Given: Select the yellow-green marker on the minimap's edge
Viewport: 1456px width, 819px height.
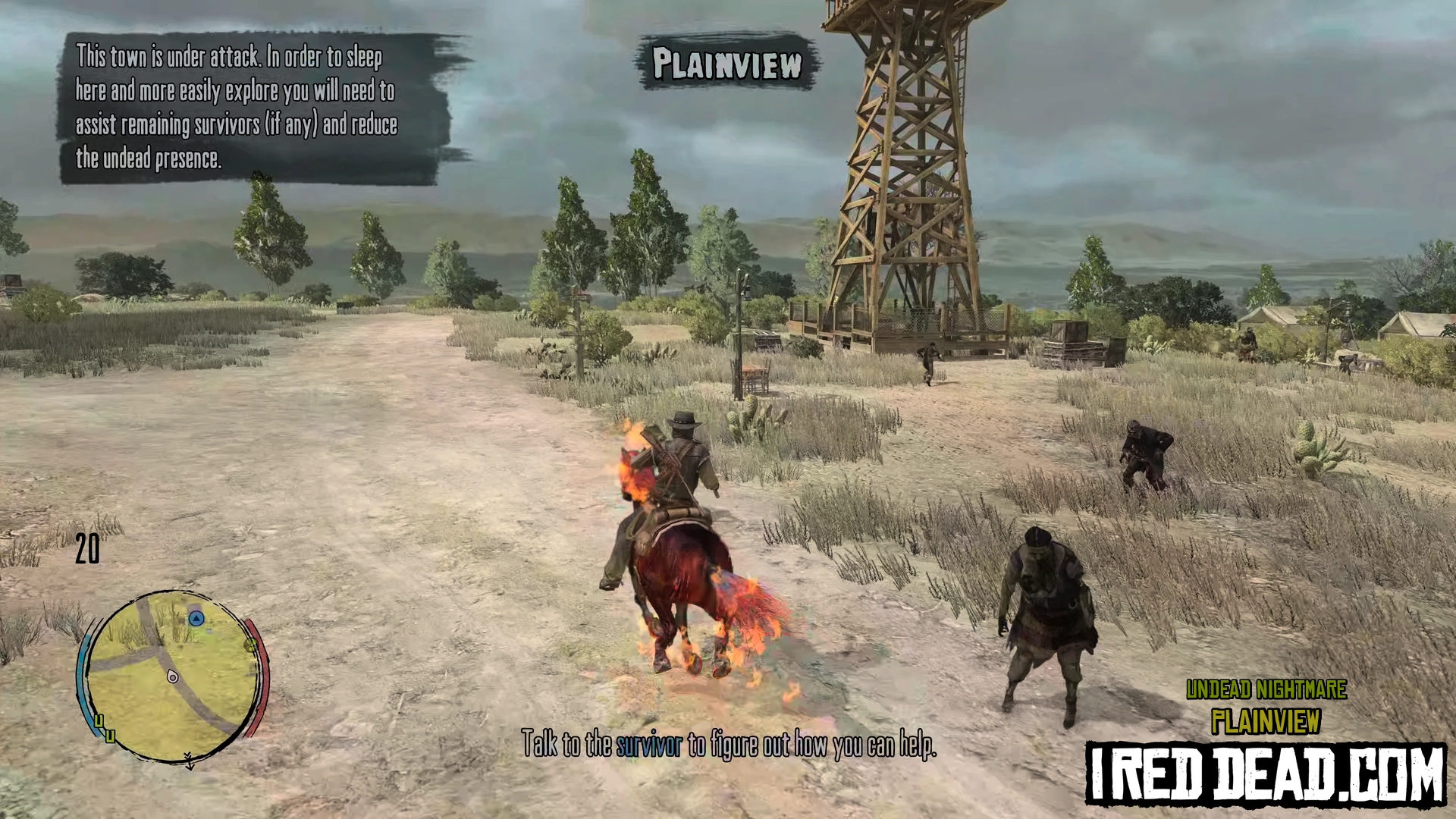Looking at the screenshot, I should [x=250, y=645].
